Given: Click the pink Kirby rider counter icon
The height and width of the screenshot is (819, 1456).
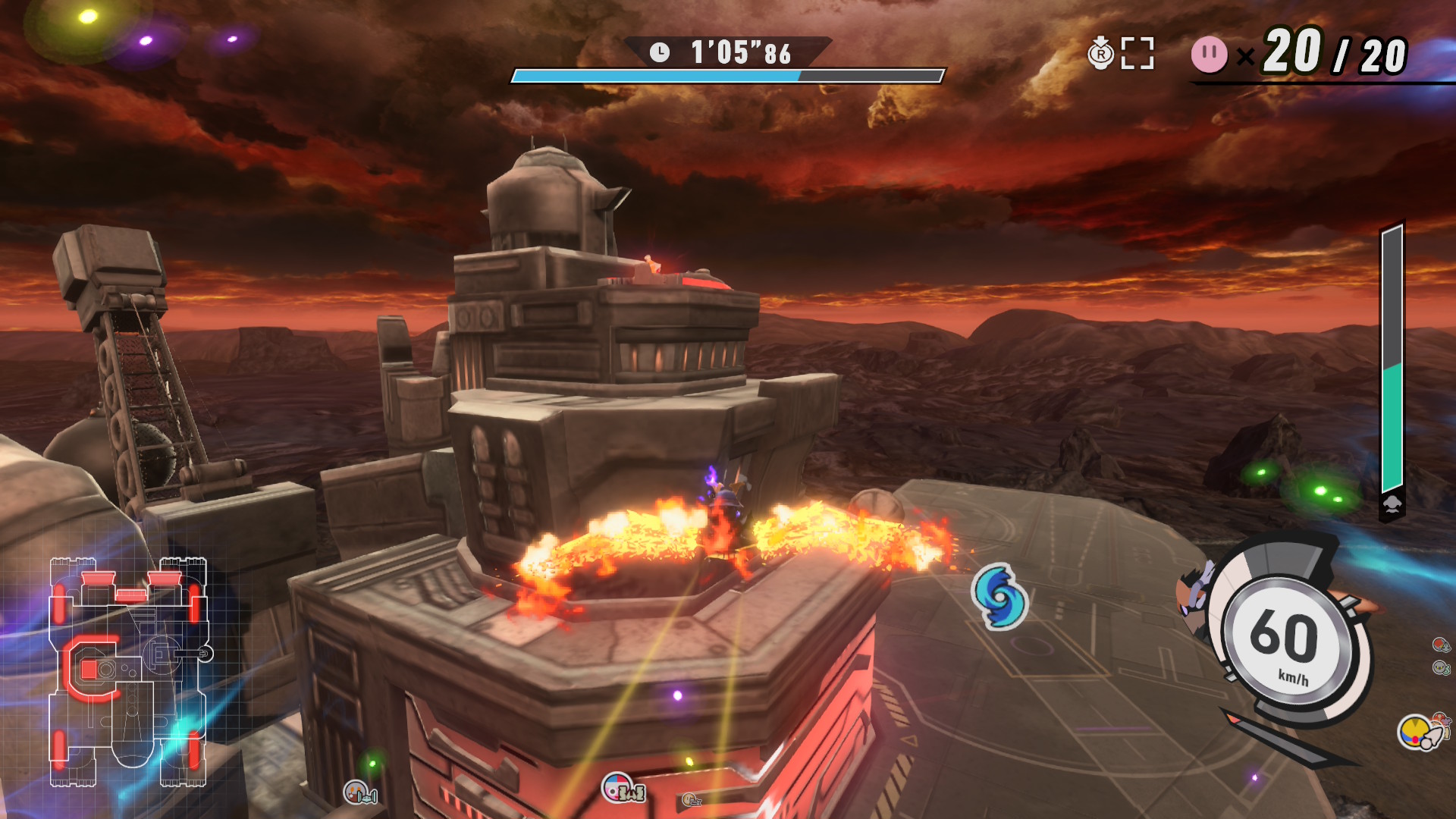Looking at the screenshot, I should 1209,55.
